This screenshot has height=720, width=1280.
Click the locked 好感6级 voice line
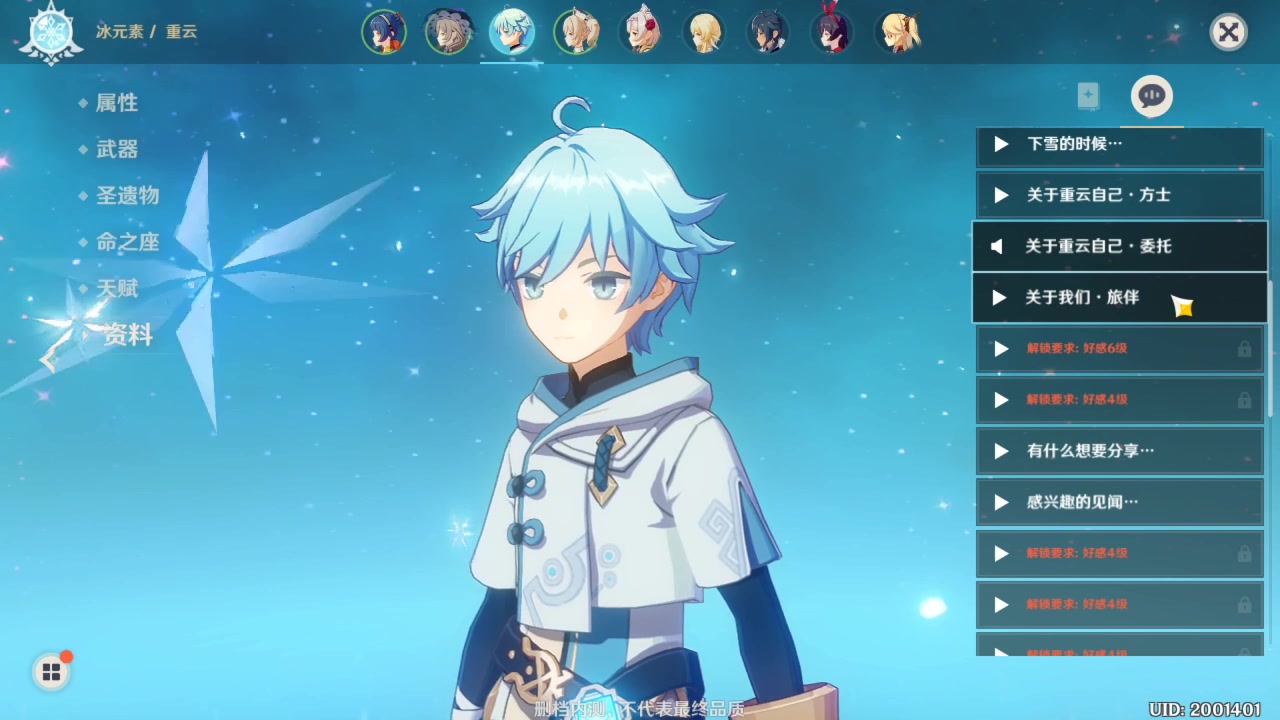pos(1119,348)
